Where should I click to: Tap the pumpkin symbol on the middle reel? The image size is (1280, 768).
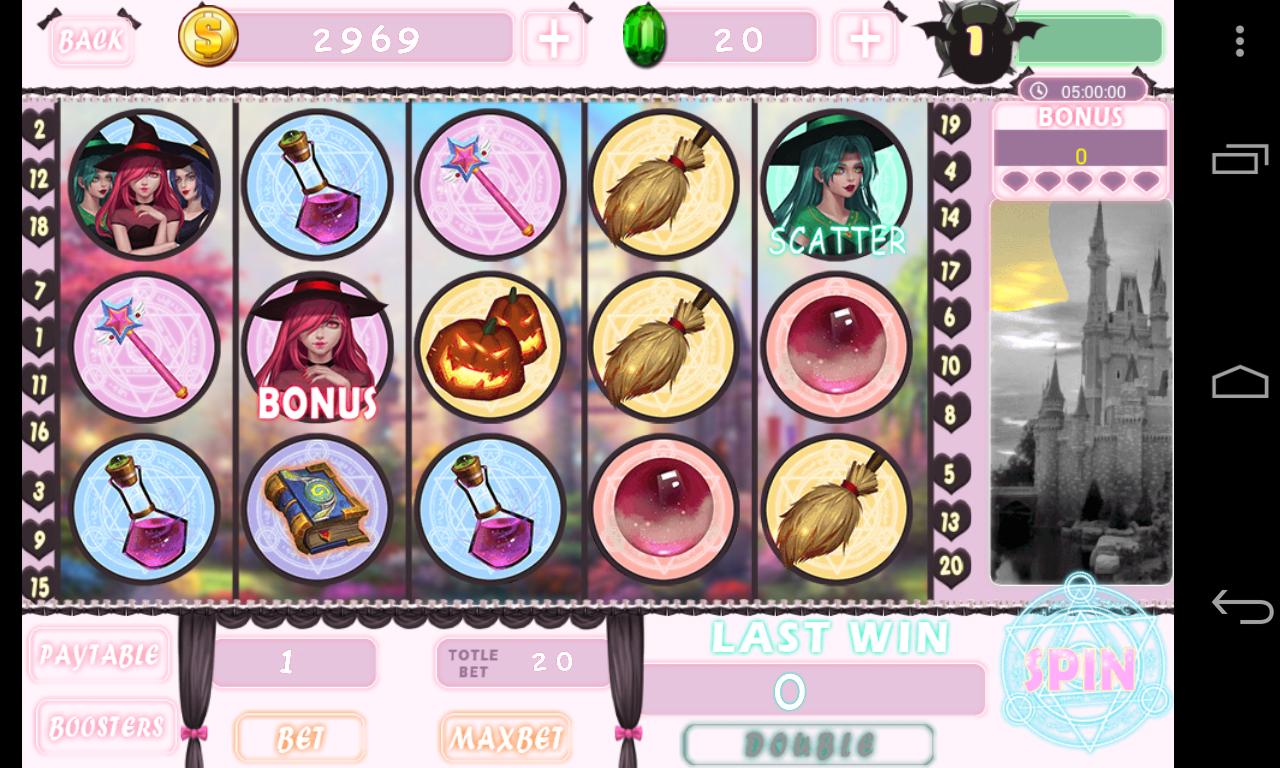tap(490, 347)
